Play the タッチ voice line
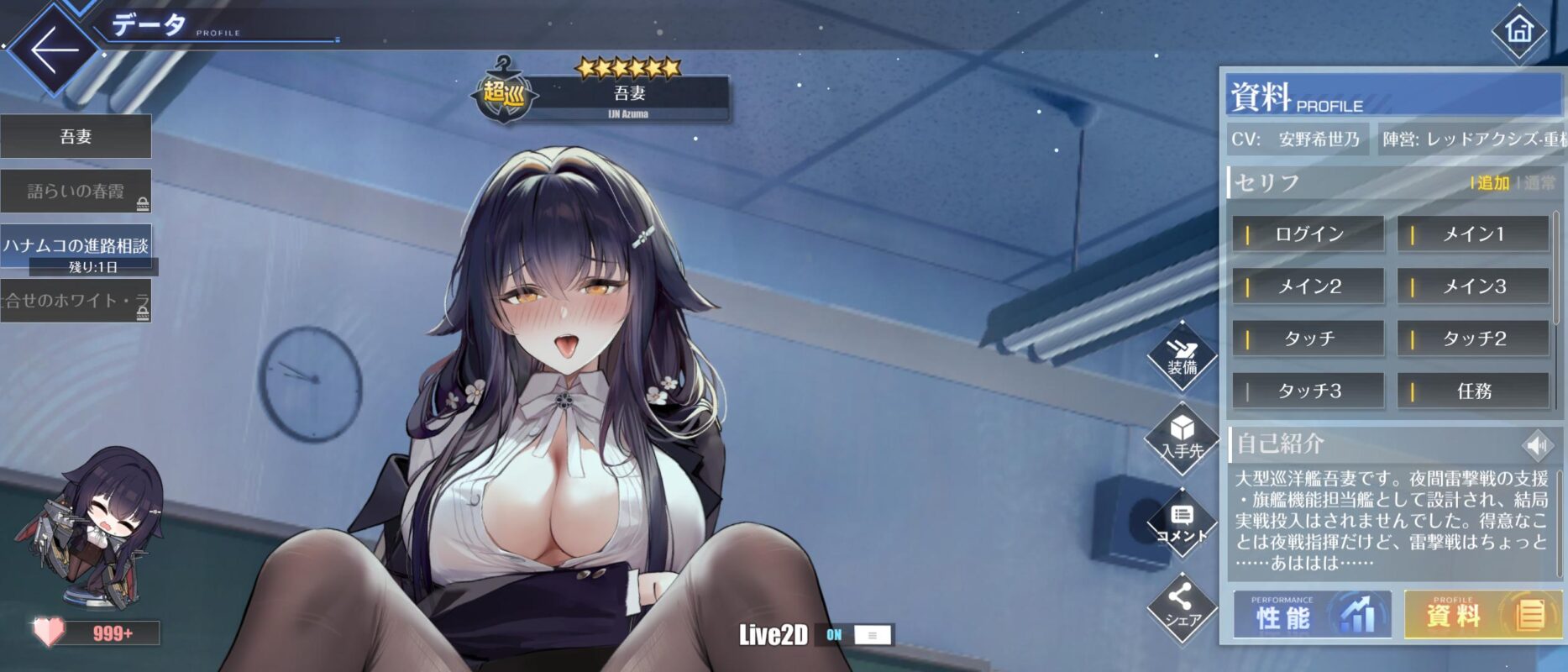Screen dimensions: 1568x672 point(1308,339)
